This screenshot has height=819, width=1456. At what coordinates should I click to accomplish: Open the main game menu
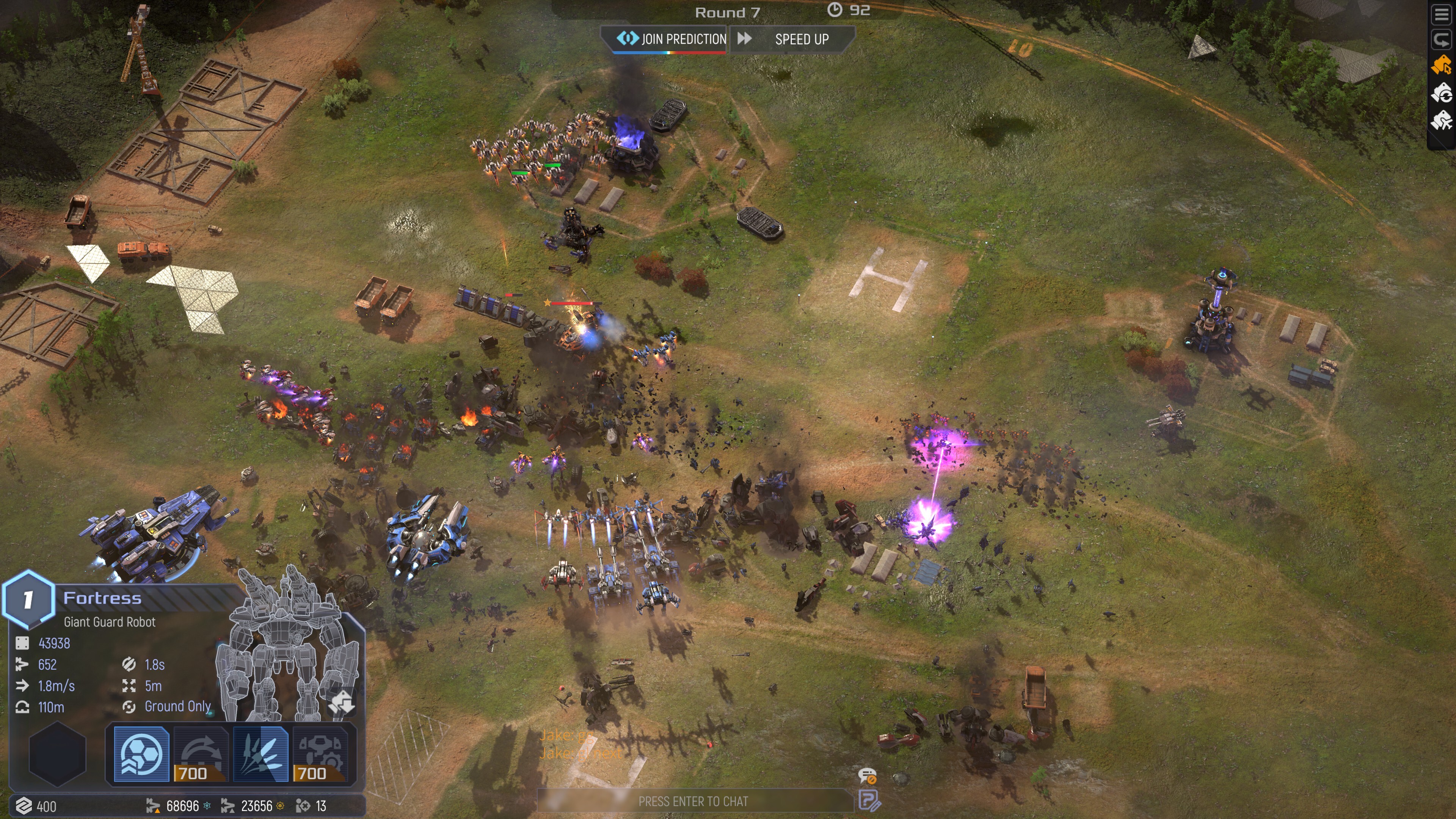(x=1441, y=14)
